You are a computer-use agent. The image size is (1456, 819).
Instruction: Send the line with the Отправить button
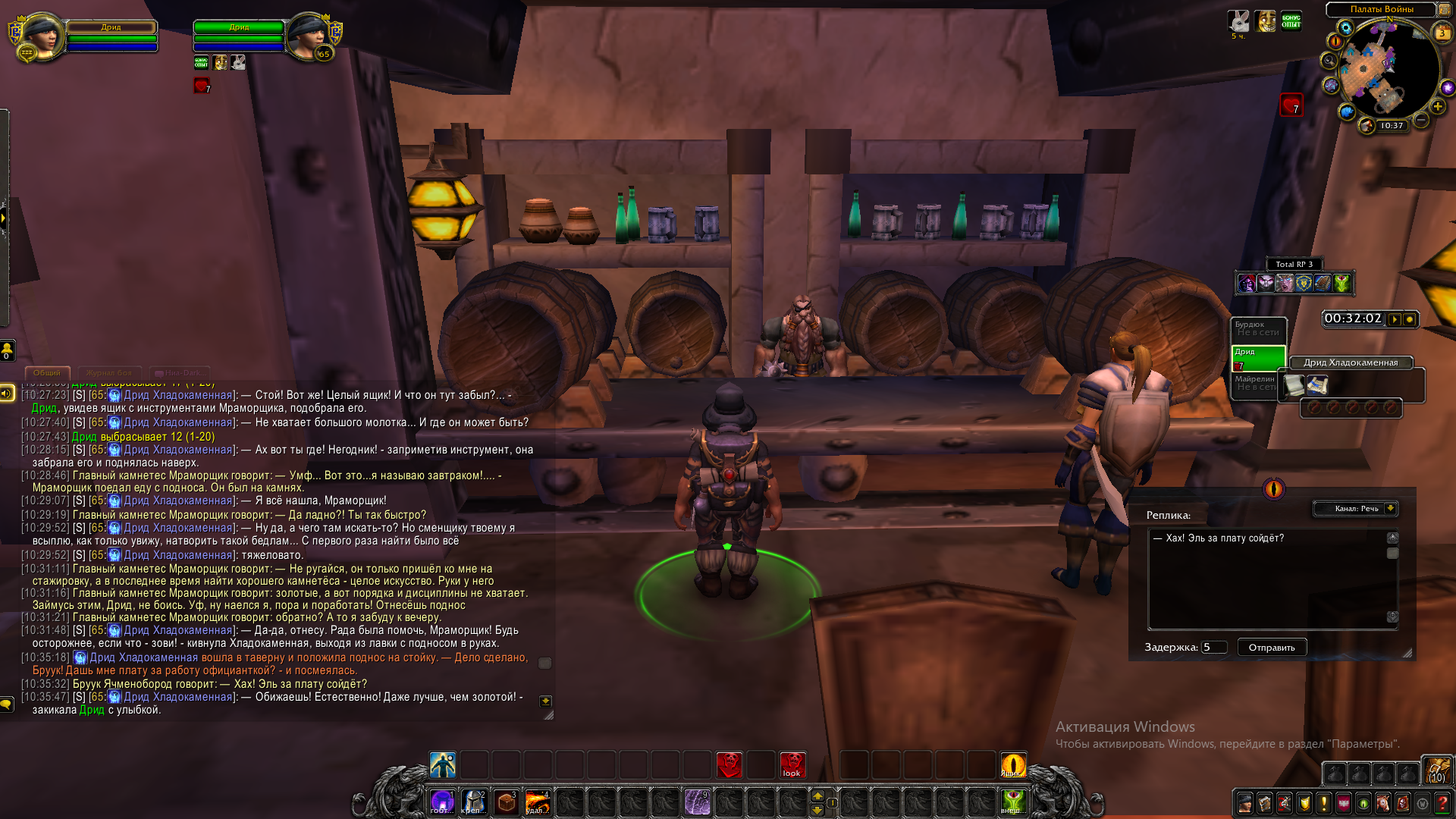point(1272,648)
